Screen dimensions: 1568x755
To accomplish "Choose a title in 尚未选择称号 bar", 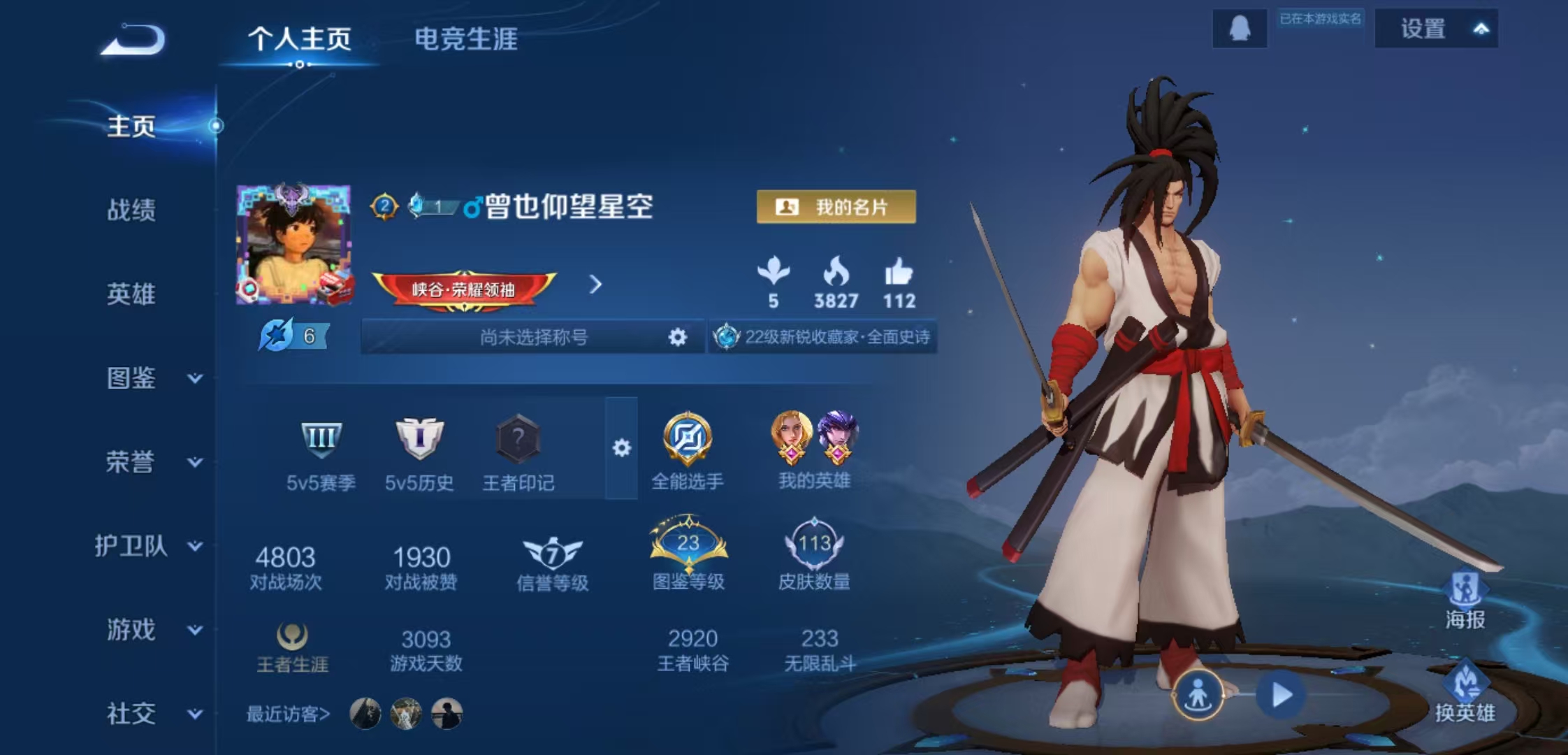I will (534, 338).
